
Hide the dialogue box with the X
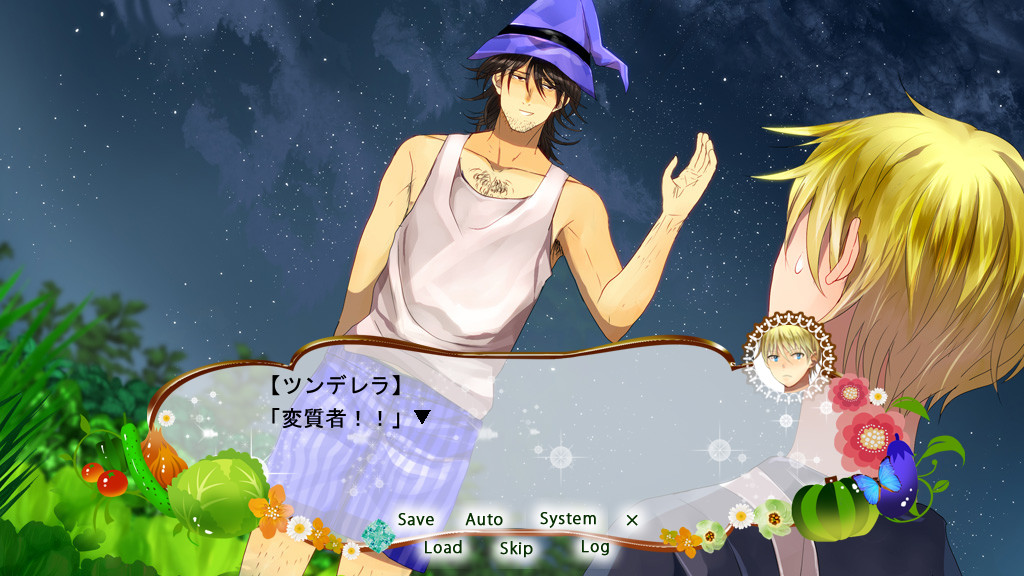631,520
